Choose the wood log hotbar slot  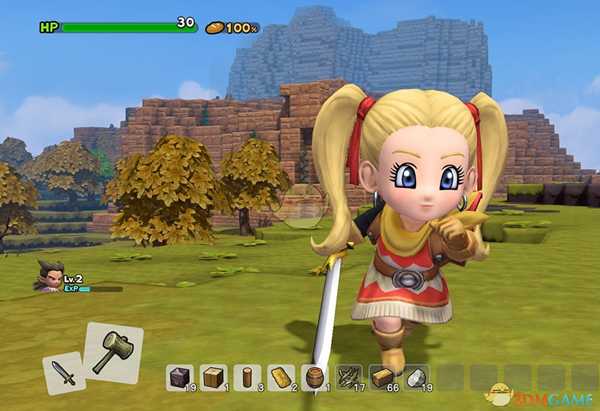[247, 377]
